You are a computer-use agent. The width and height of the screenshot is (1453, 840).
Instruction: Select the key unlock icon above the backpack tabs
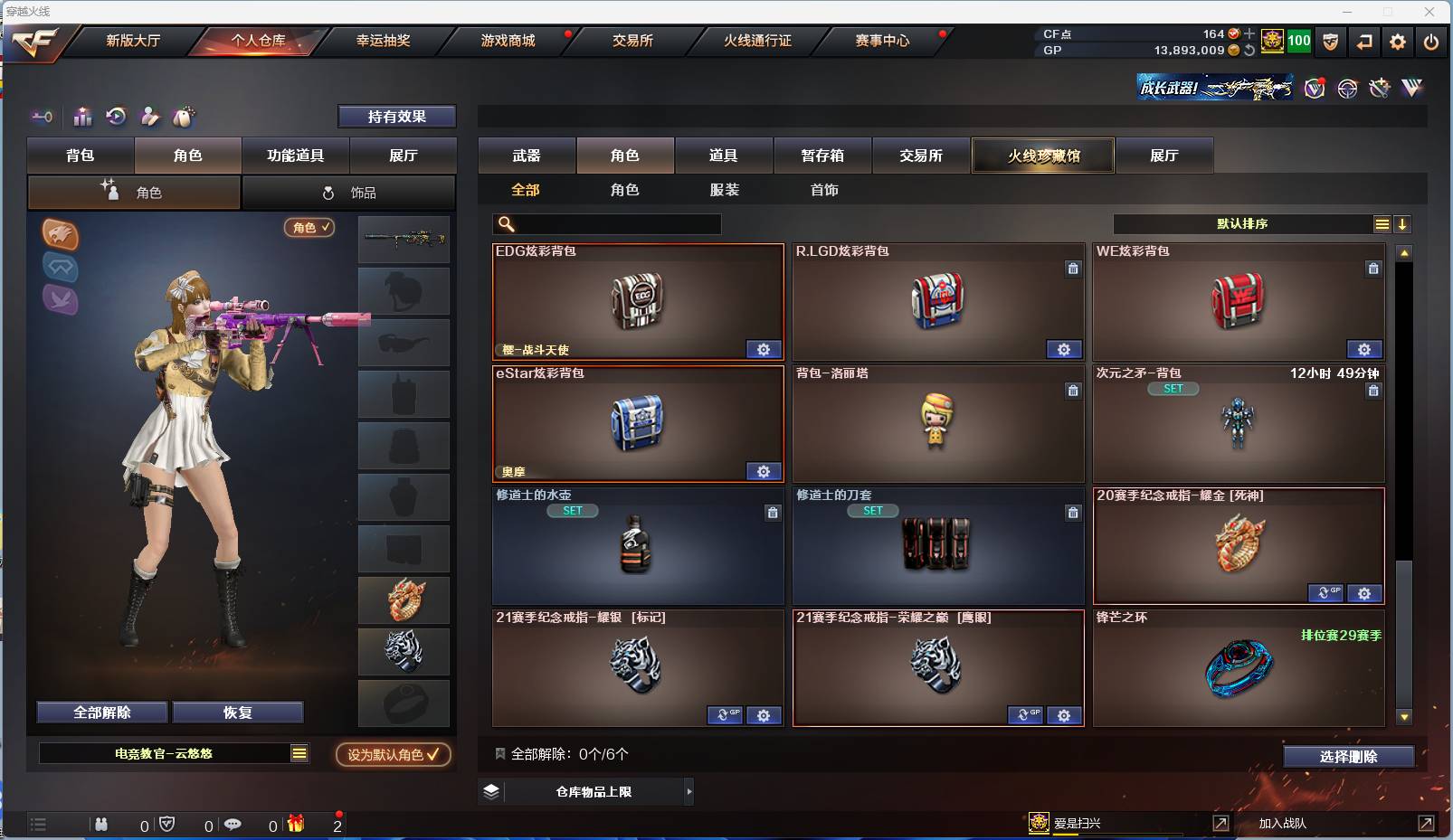(x=41, y=117)
